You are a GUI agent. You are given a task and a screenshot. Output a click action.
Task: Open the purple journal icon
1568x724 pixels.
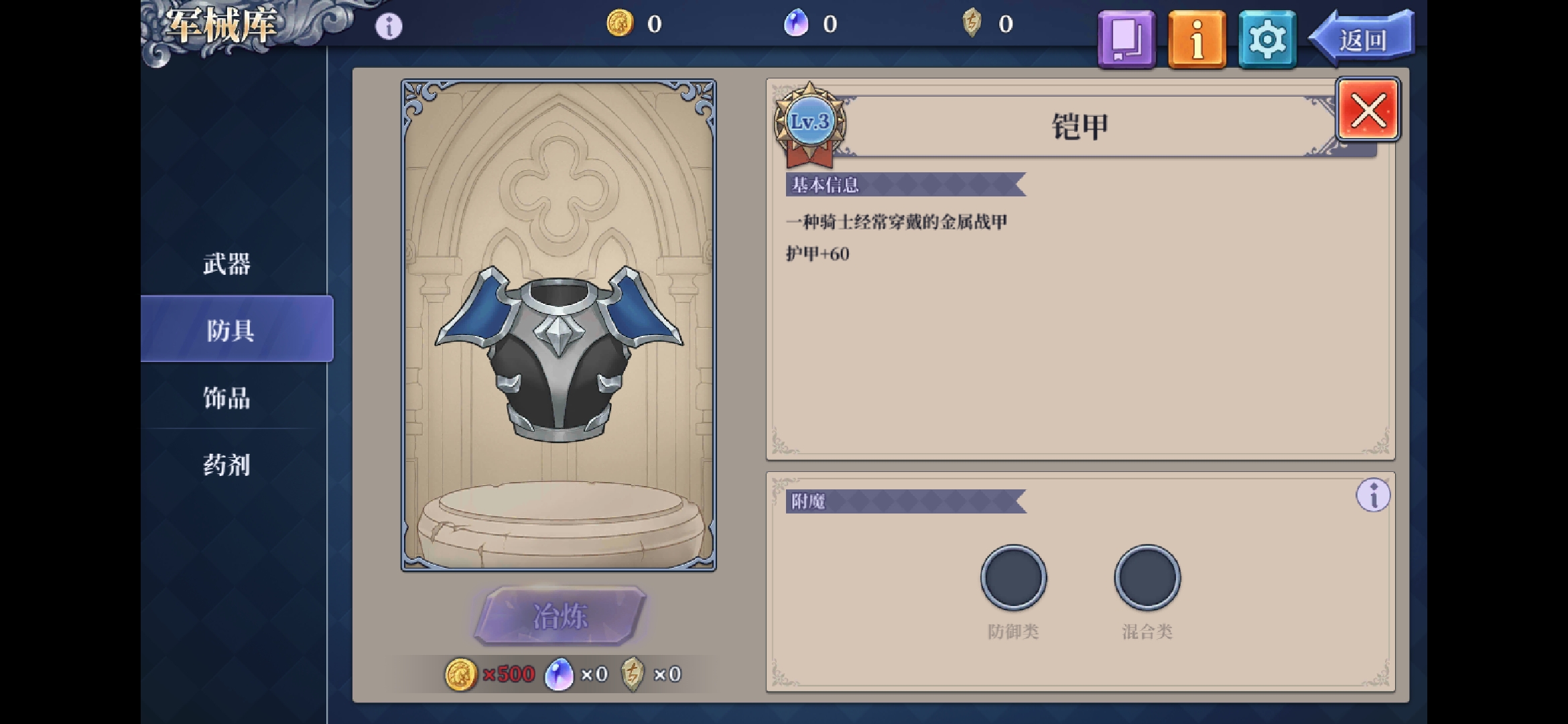pyautogui.click(x=1126, y=38)
